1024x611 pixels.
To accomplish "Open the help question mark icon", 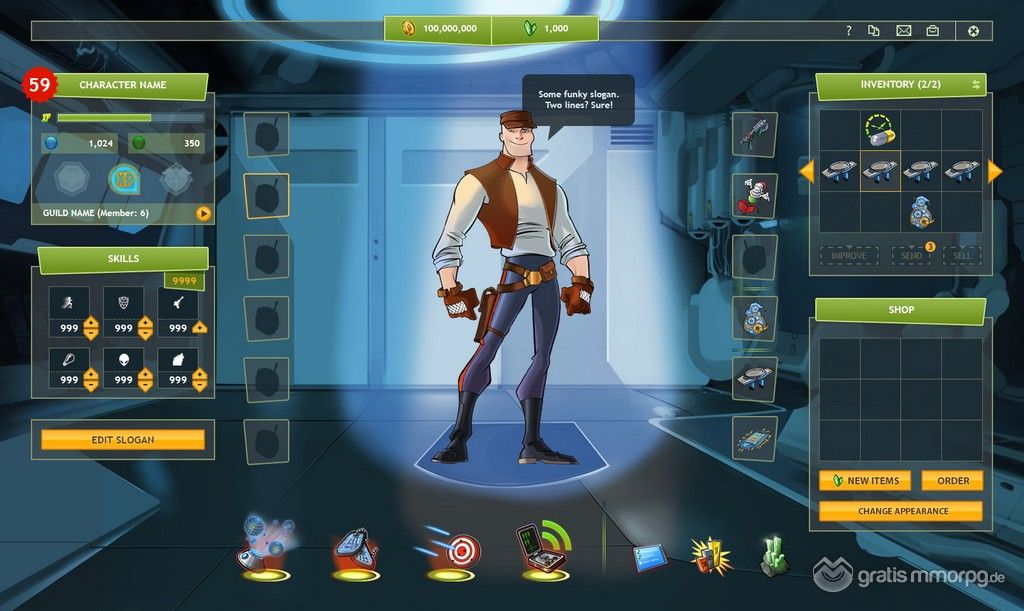I will click(x=849, y=30).
